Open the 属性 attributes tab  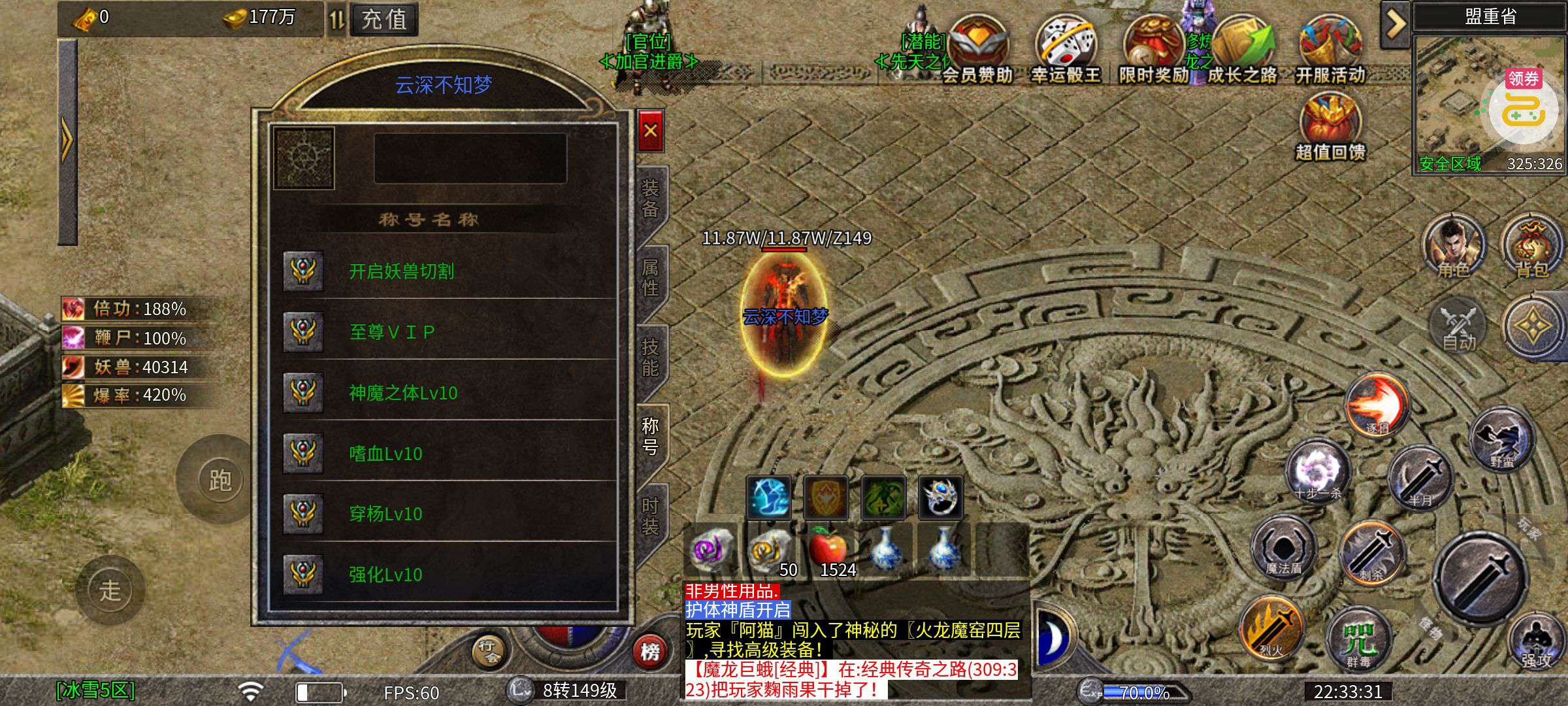click(650, 278)
